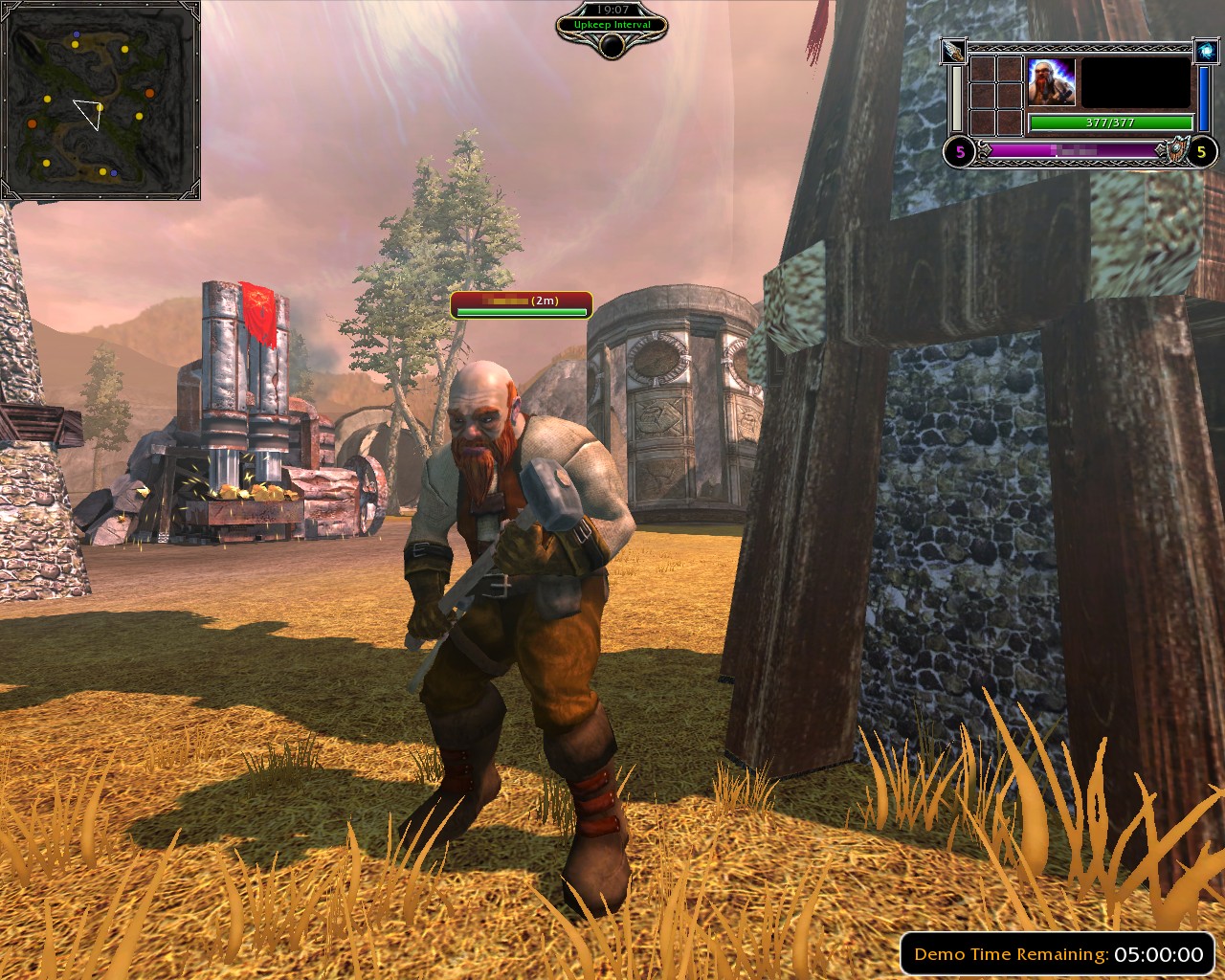Click the minimap in the corner

pyautogui.click(x=100, y=100)
